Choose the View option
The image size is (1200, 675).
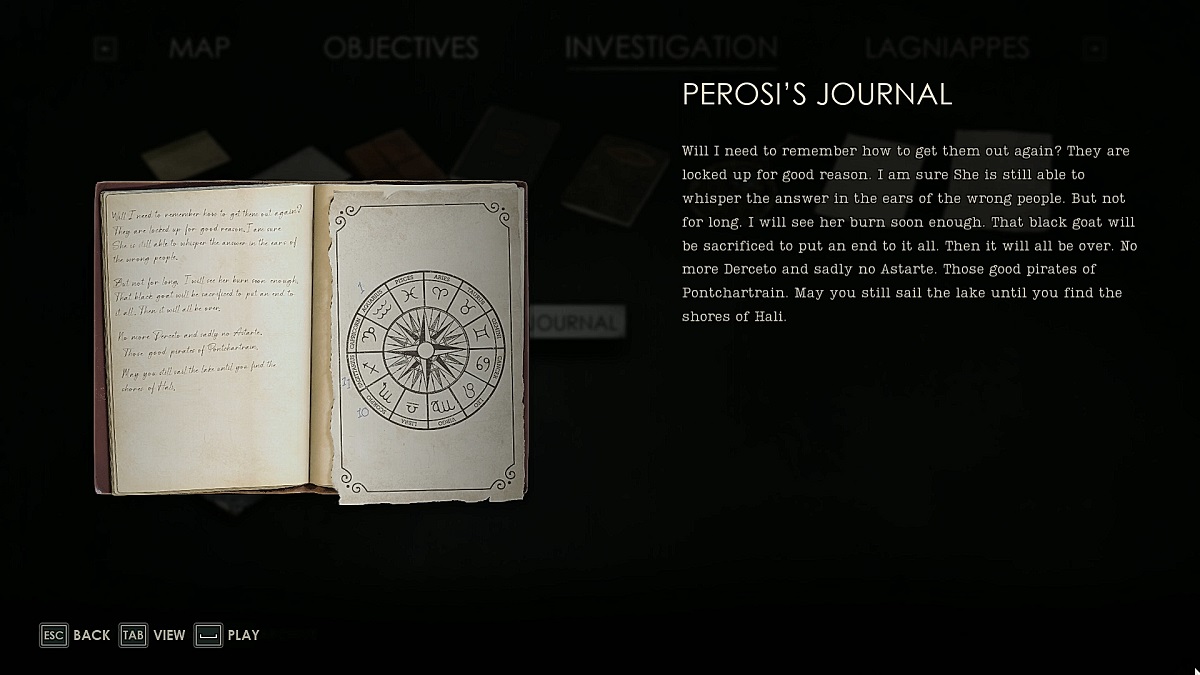coord(153,635)
